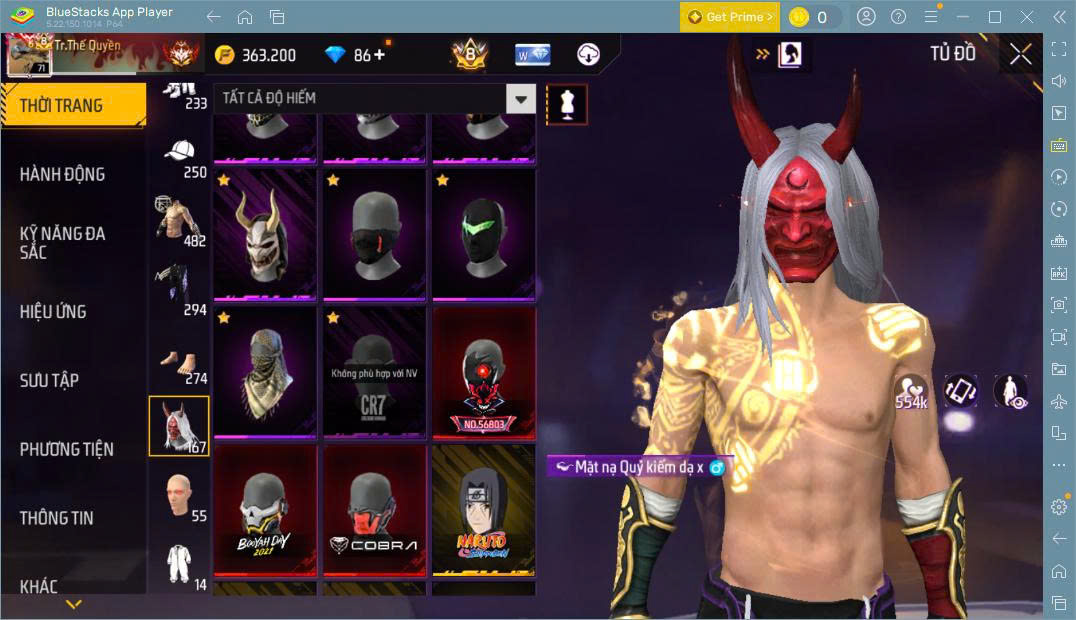Screen dimensions: 1076x620
Task: Pick the Naruto Shippuden head item
Action: point(483,510)
